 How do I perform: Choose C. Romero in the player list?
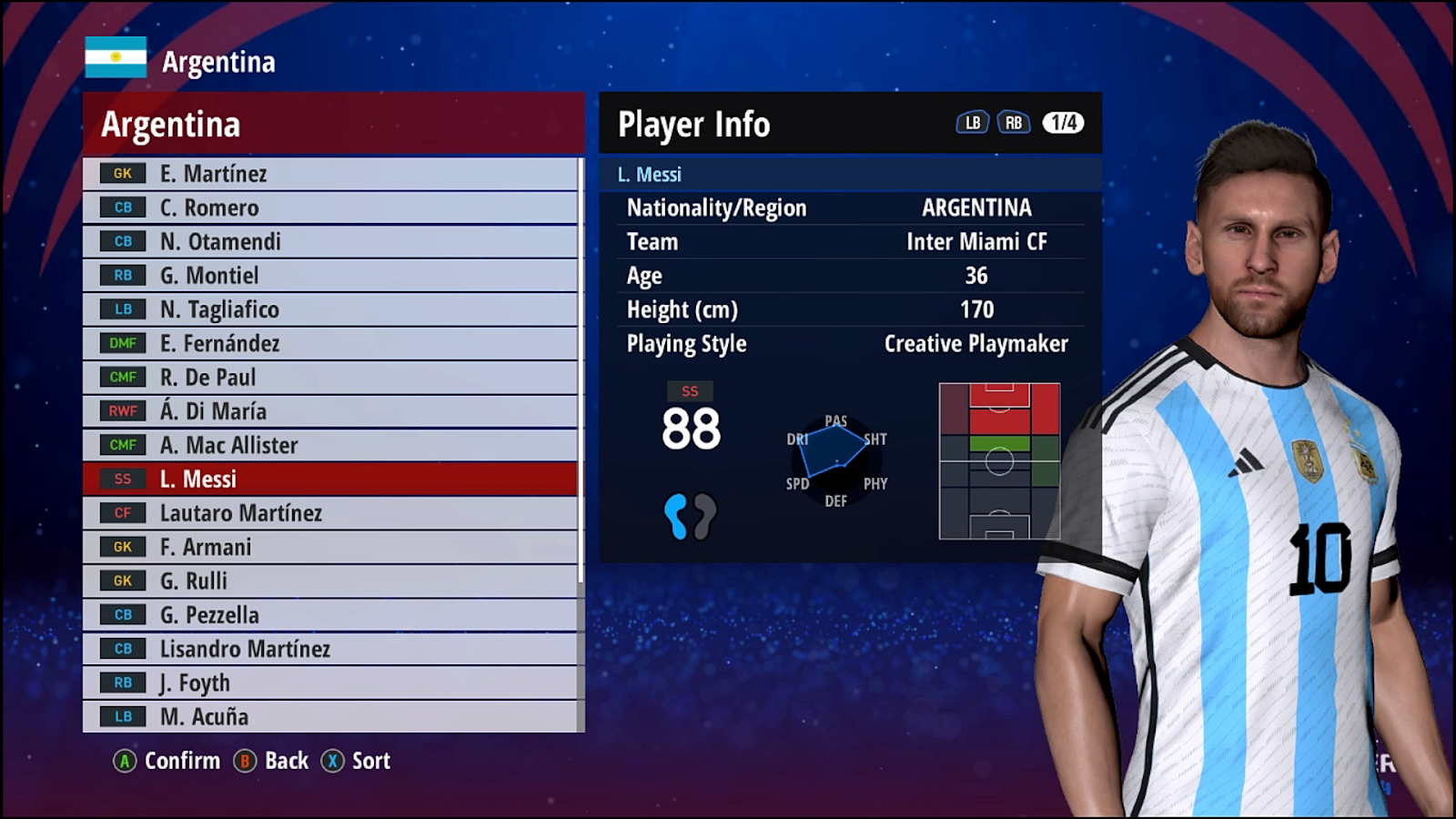(x=329, y=207)
